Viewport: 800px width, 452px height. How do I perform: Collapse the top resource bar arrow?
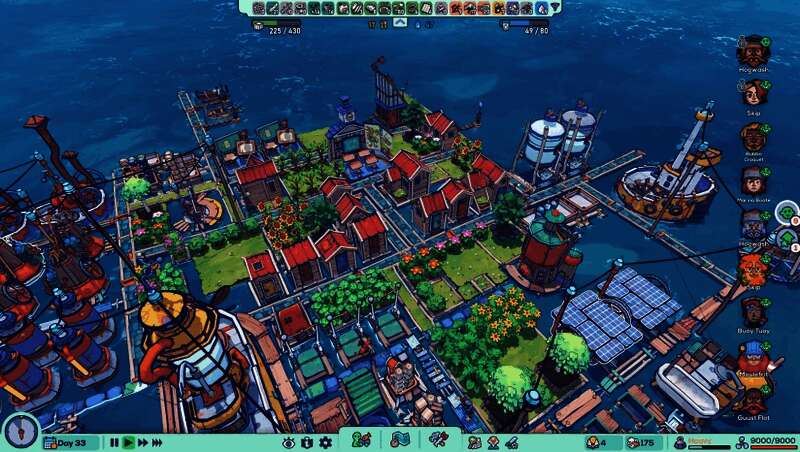[x=399, y=21]
